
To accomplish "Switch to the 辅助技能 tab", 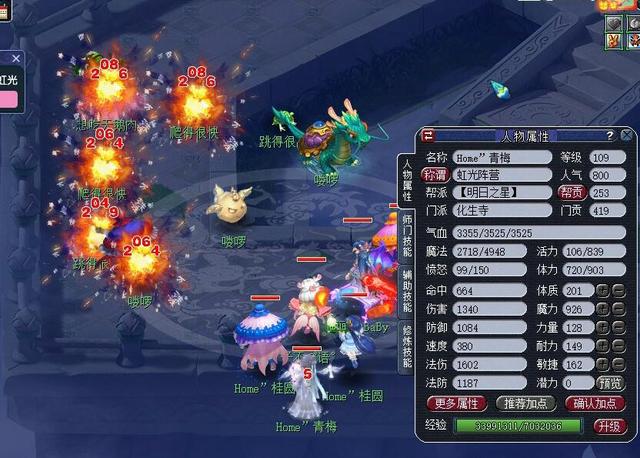I will pyautogui.click(x=408, y=292).
